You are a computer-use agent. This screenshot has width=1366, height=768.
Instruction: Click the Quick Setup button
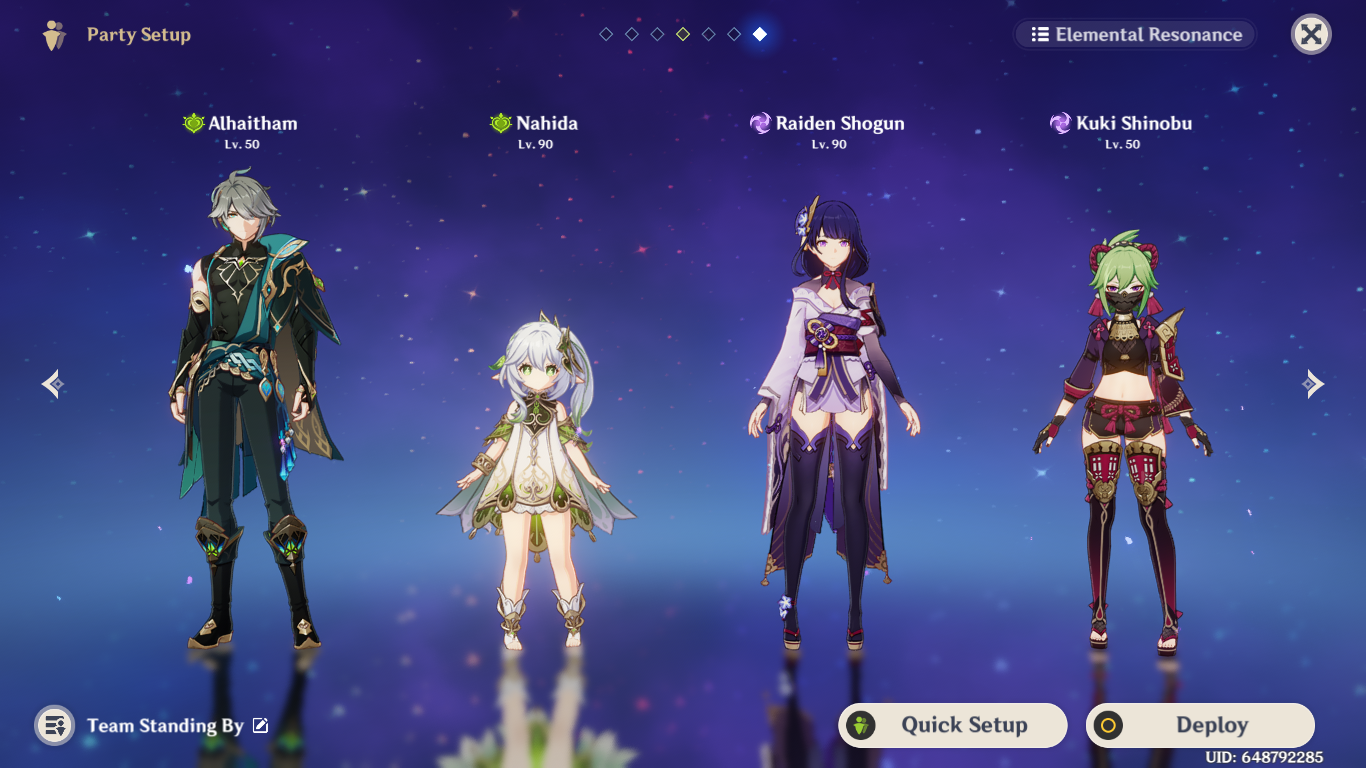tap(952, 725)
